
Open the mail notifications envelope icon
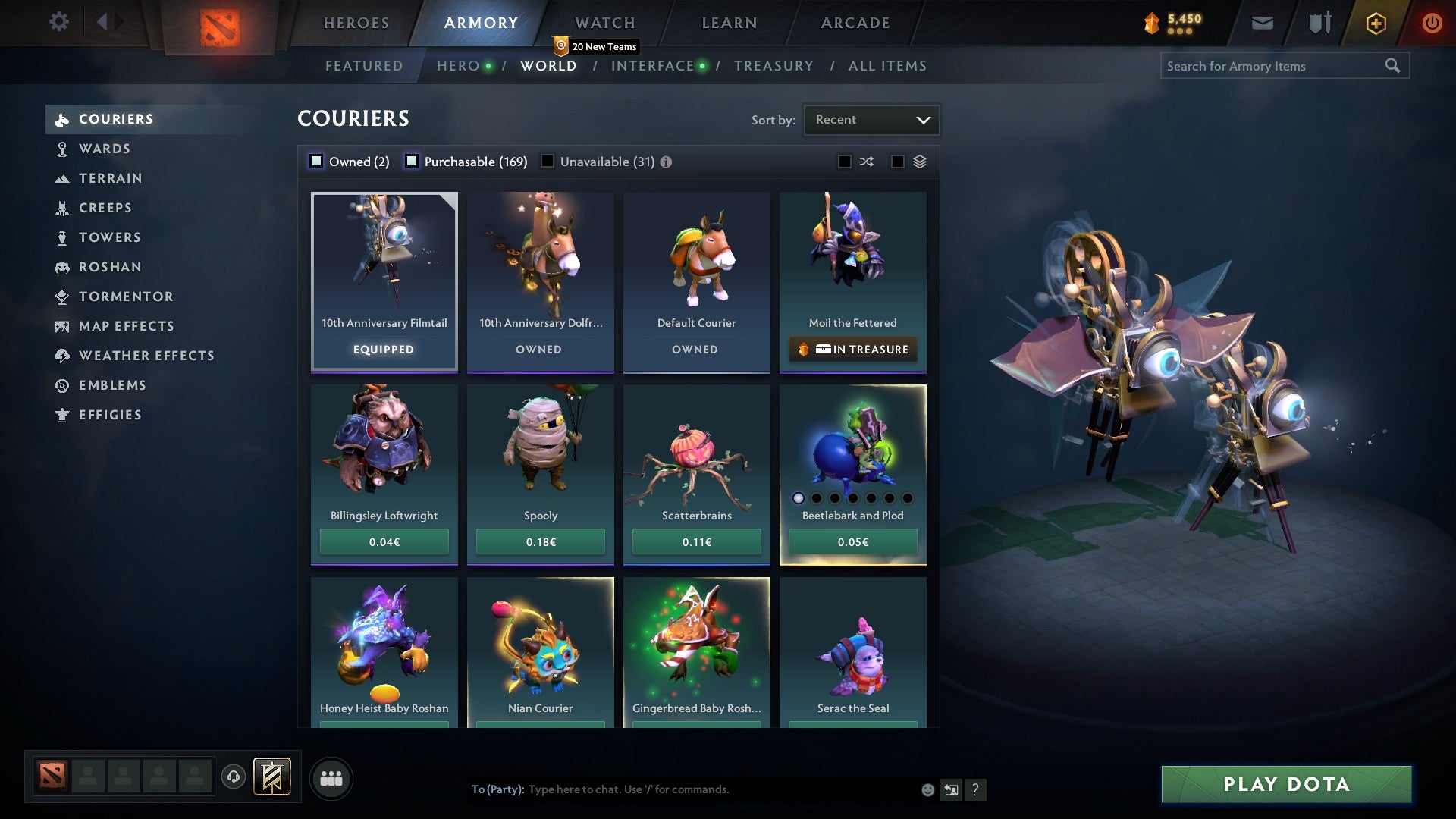pos(1262,23)
